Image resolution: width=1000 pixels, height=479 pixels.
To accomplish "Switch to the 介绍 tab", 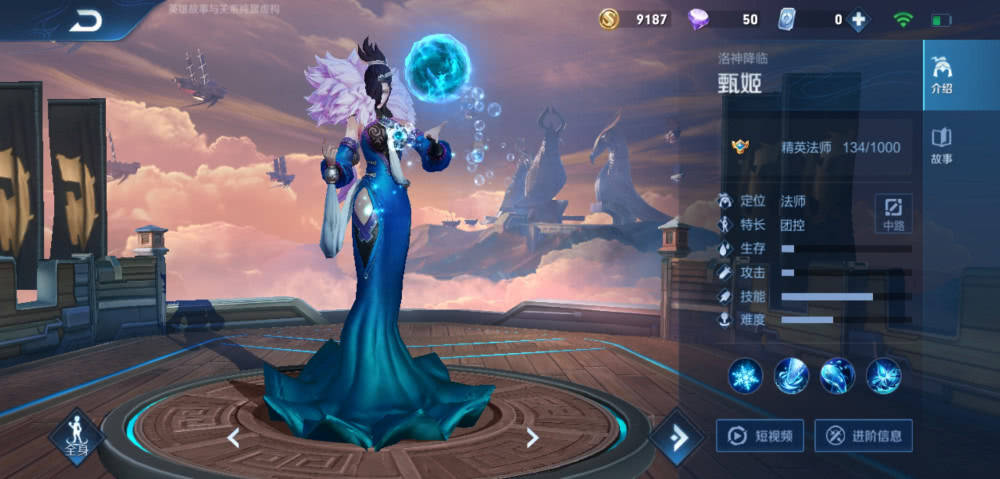I will (941, 76).
